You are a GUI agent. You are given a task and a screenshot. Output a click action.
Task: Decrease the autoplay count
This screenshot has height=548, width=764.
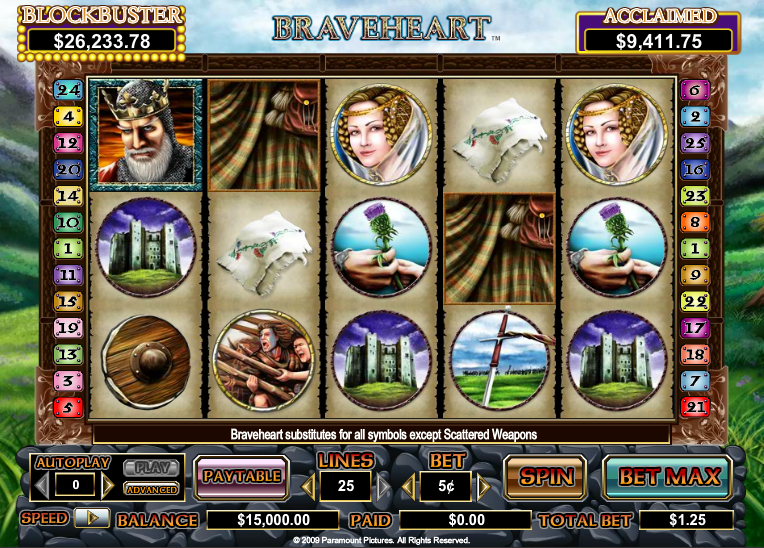(42, 486)
